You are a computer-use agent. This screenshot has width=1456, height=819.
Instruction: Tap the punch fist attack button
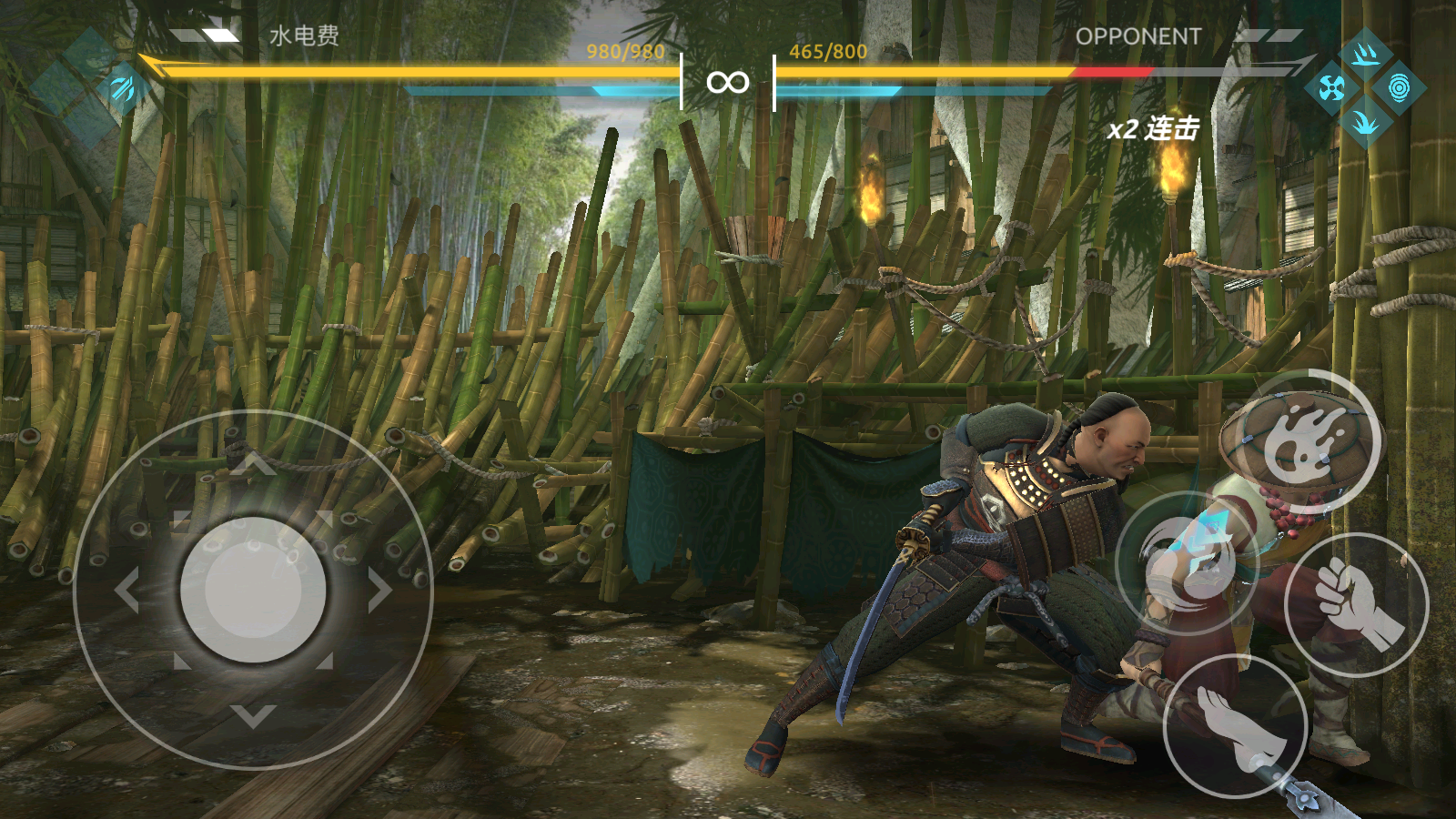(x=1356, y=604)
